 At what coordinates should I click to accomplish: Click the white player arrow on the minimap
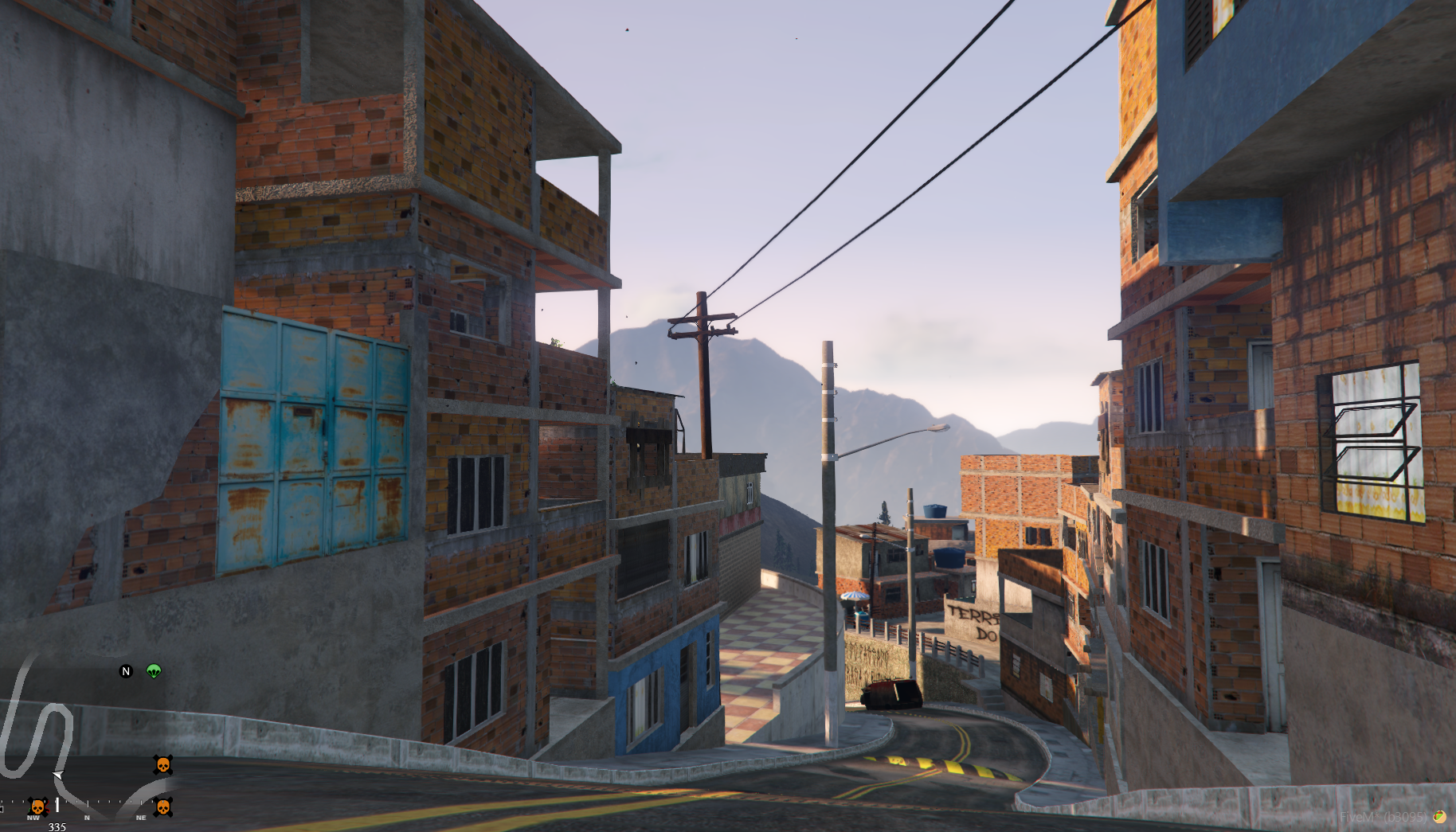57,775
